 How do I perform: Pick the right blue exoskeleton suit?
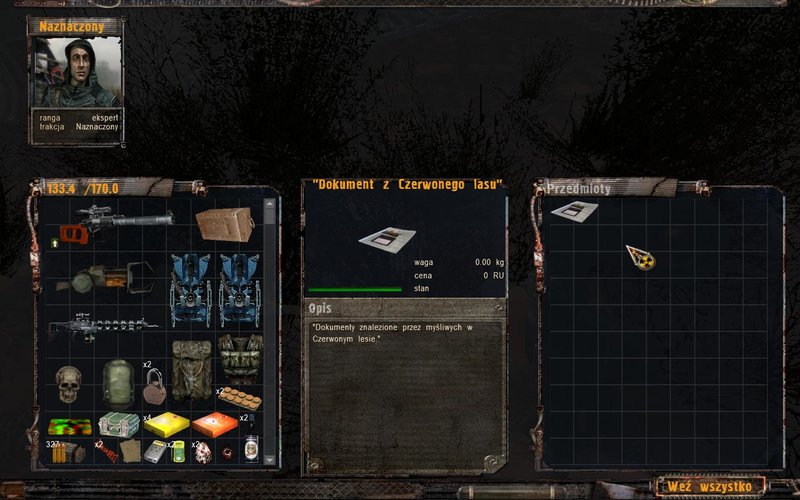(x=239, y=289)
